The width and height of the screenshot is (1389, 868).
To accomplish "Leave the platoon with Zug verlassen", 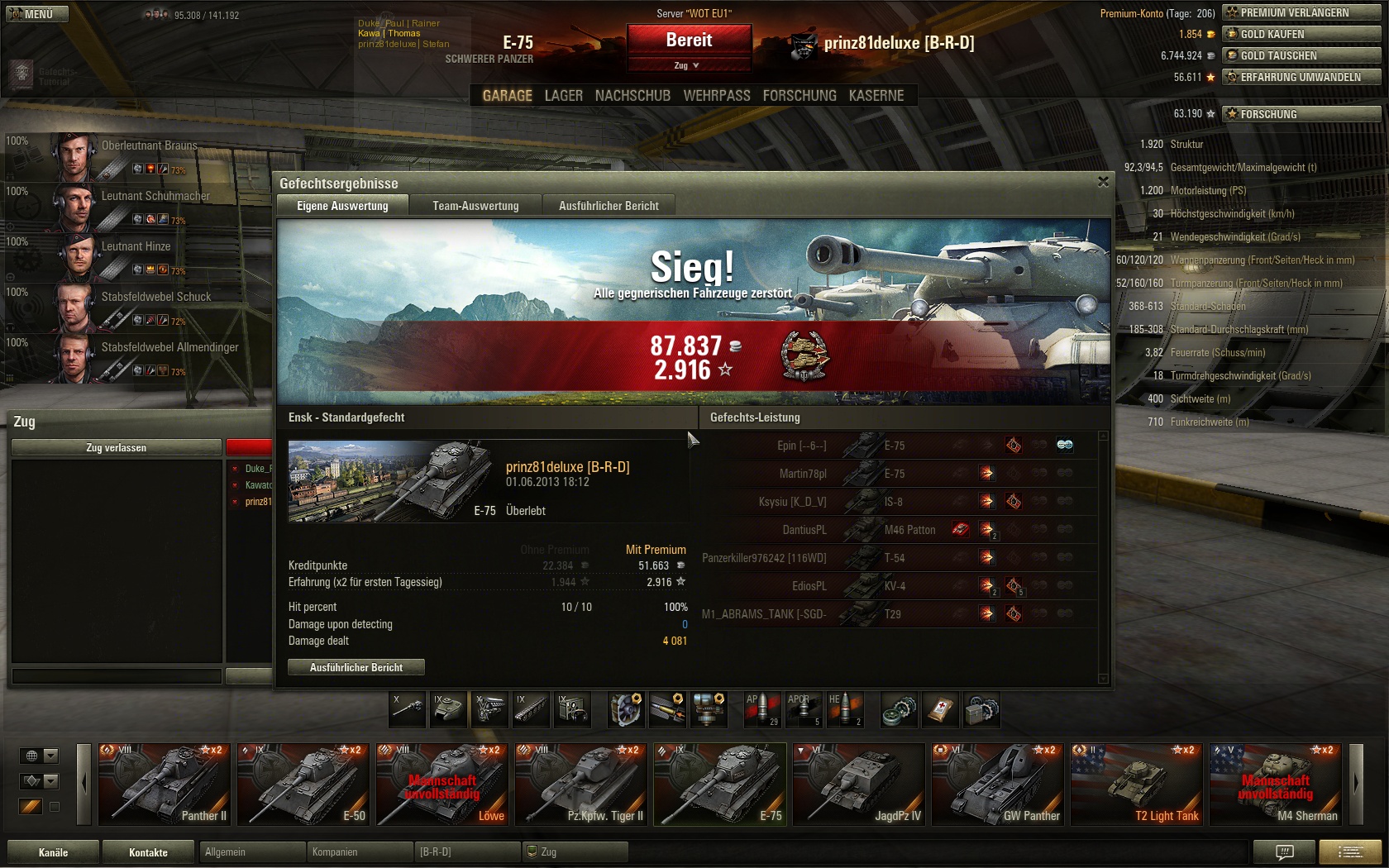I will pyautogui.click(x=116, y=447).
